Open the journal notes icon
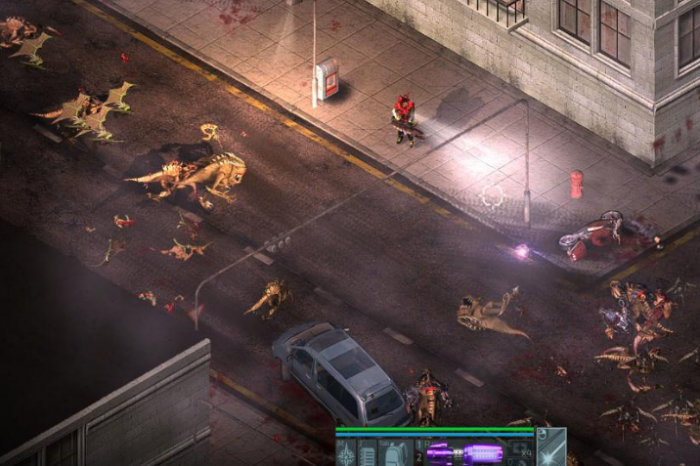The image size is (700, 466). point(368,453)
